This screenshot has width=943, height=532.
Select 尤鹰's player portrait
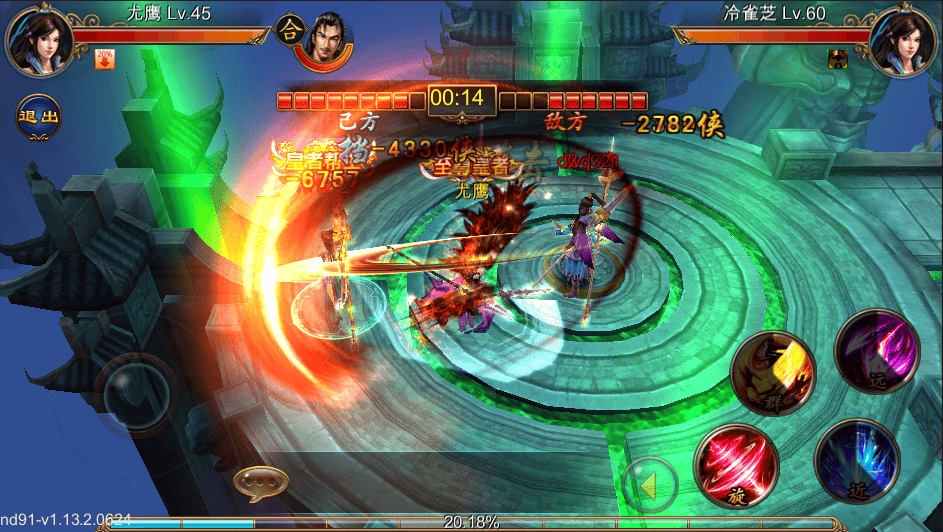(37, 39)
